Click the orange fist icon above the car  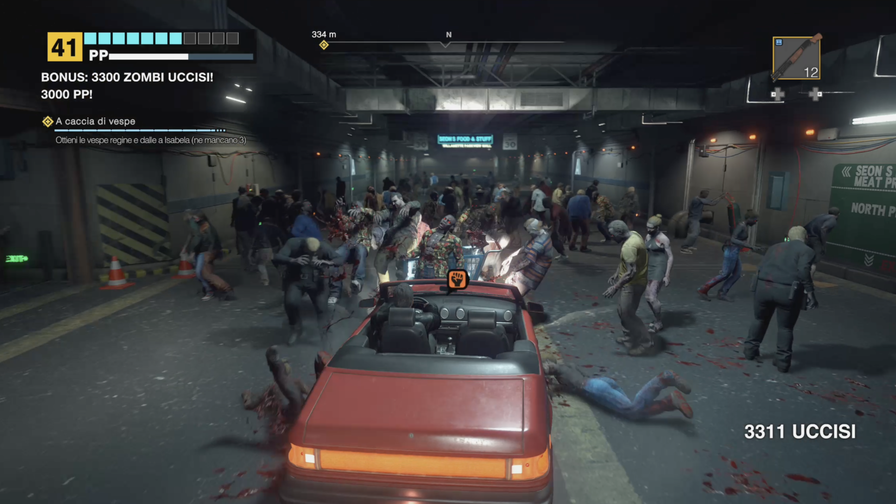coord(458,279)
